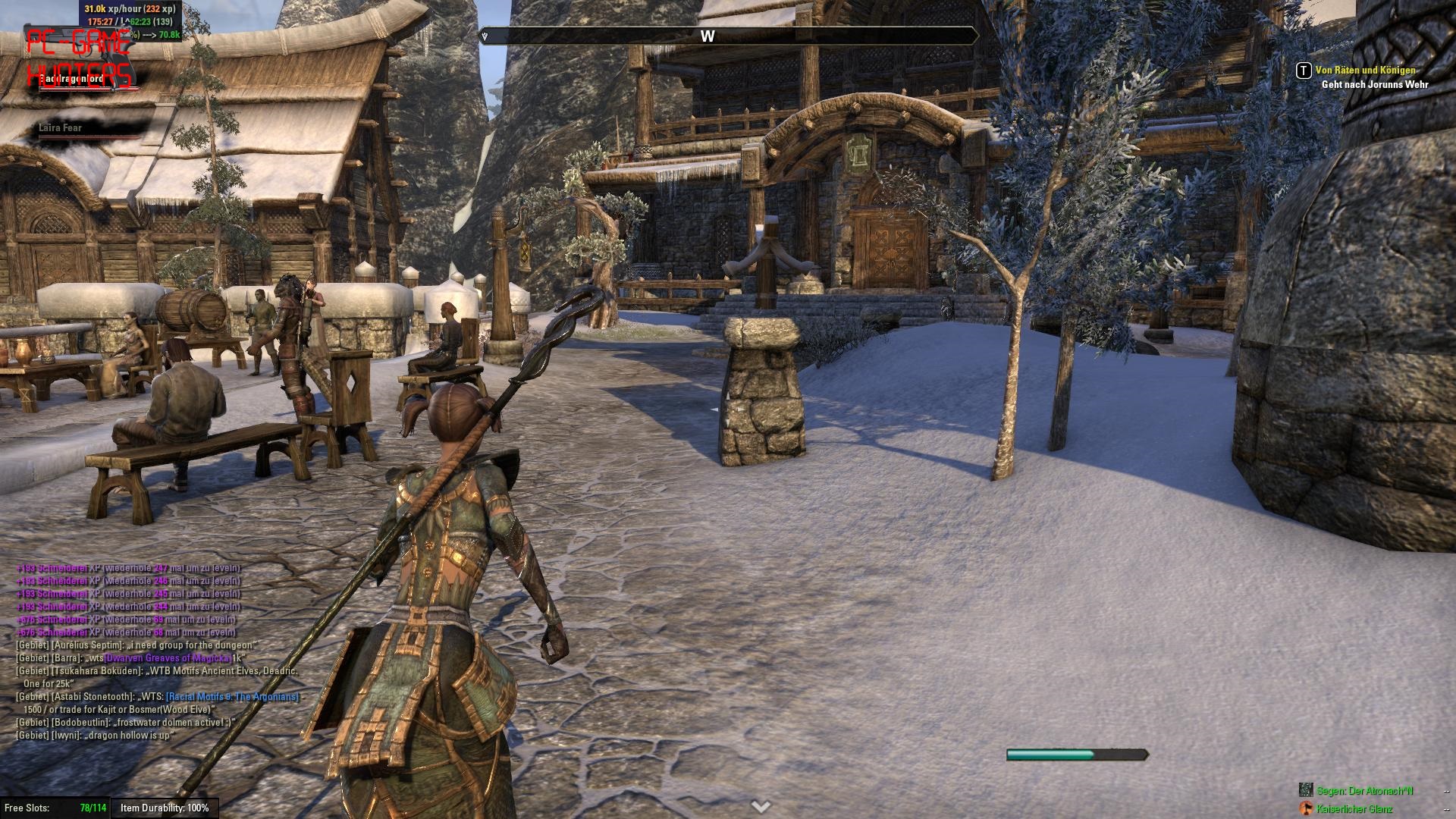Select Iwyni's name in the chat log

tap(65, 736)
